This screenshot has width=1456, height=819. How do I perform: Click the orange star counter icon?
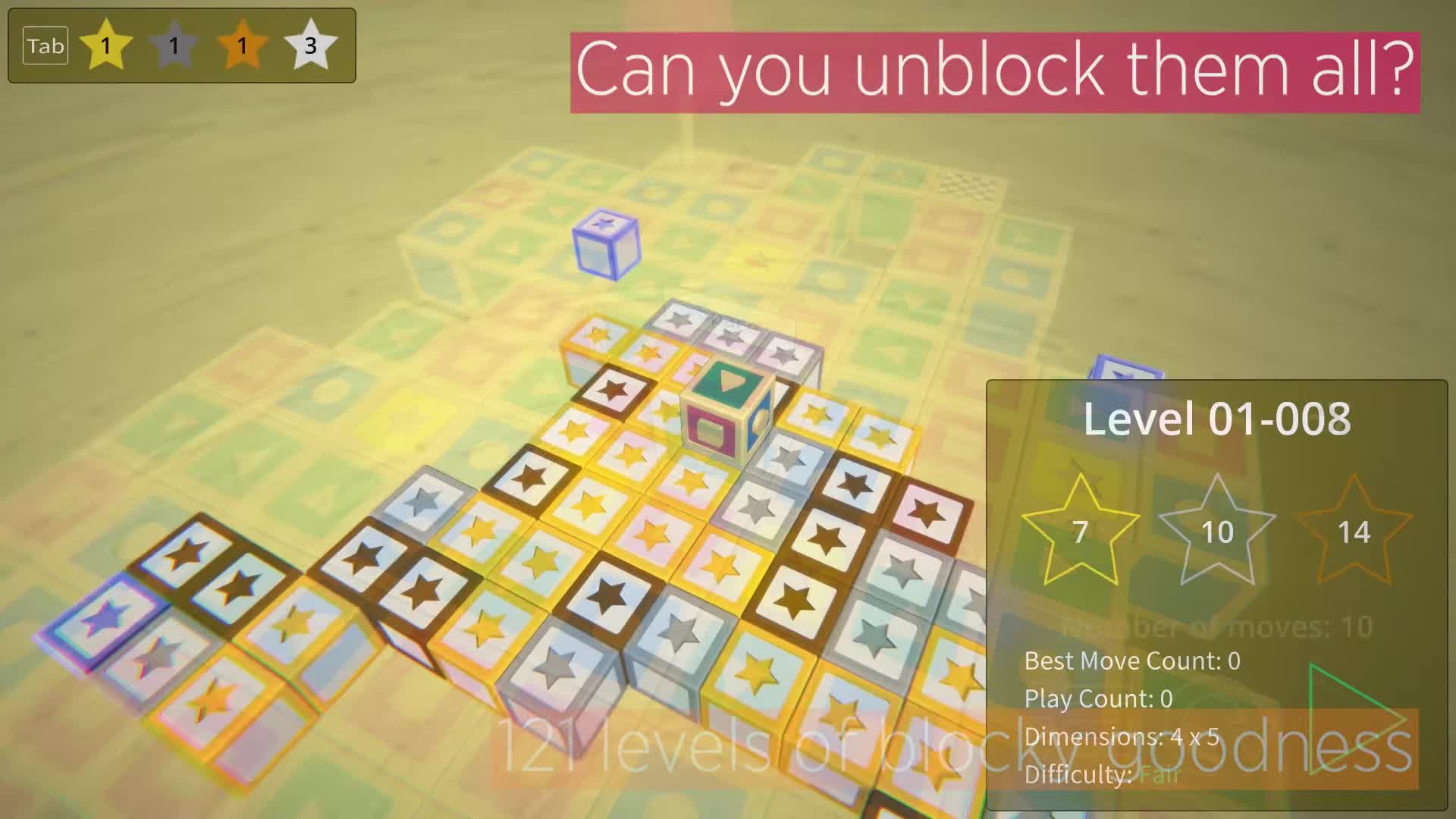tap(241, 45)
